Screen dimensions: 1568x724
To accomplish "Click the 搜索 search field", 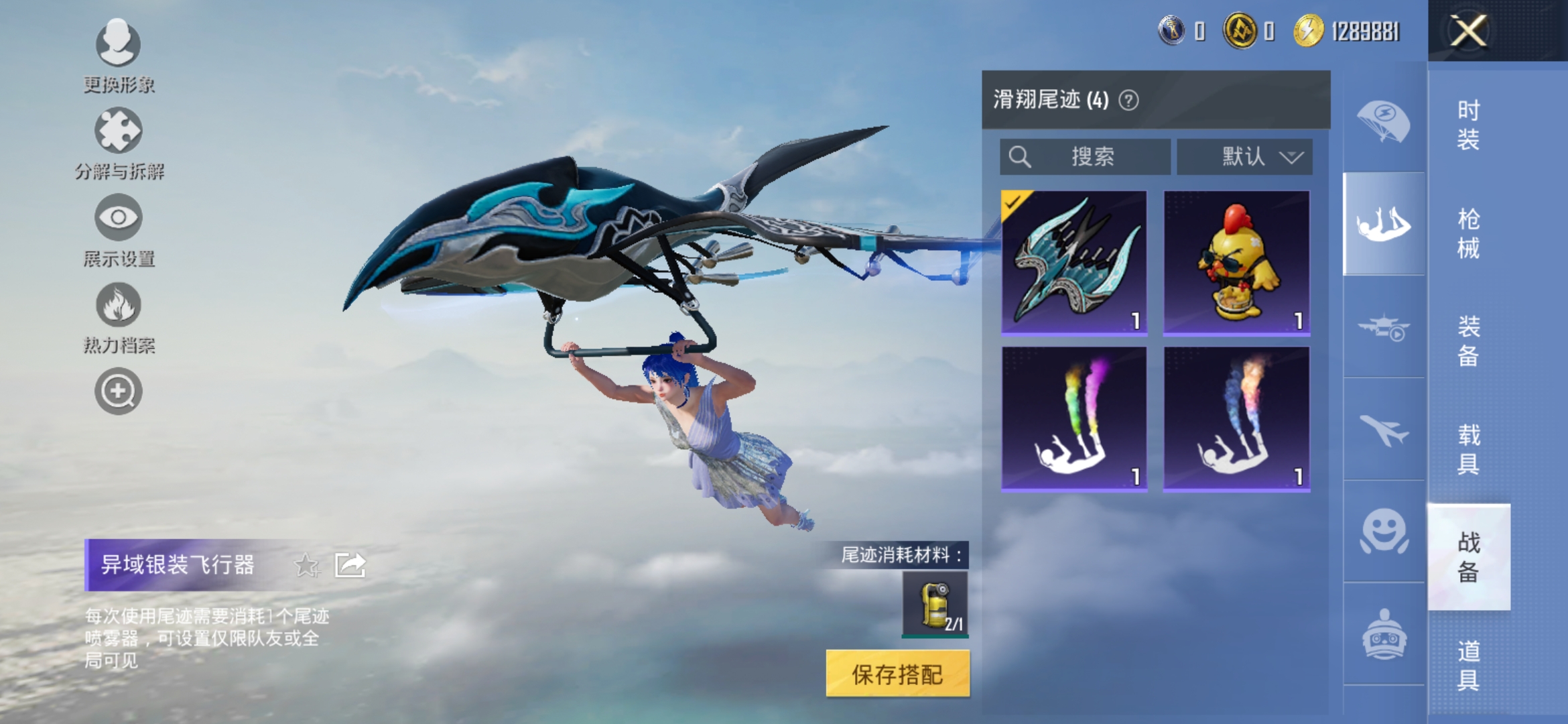I will click(1086, 156).
